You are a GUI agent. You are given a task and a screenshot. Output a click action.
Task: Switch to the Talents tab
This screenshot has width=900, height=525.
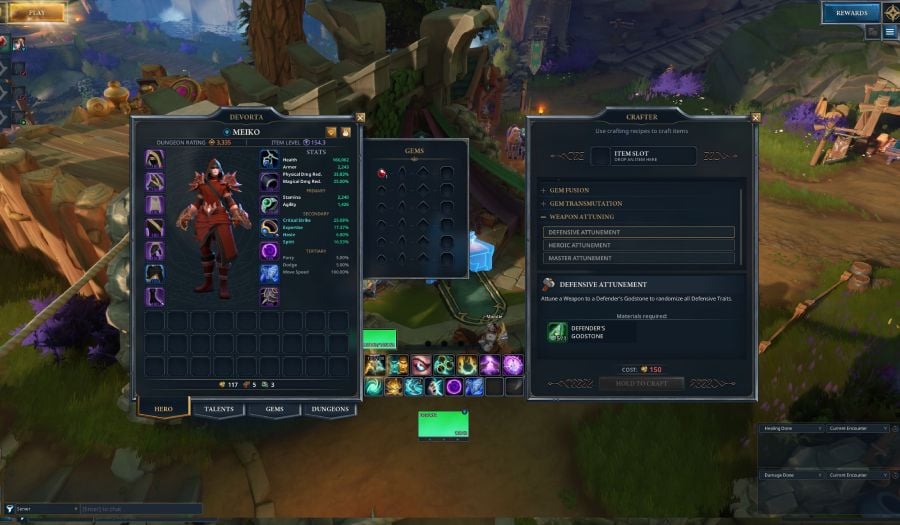pos(218,409)
